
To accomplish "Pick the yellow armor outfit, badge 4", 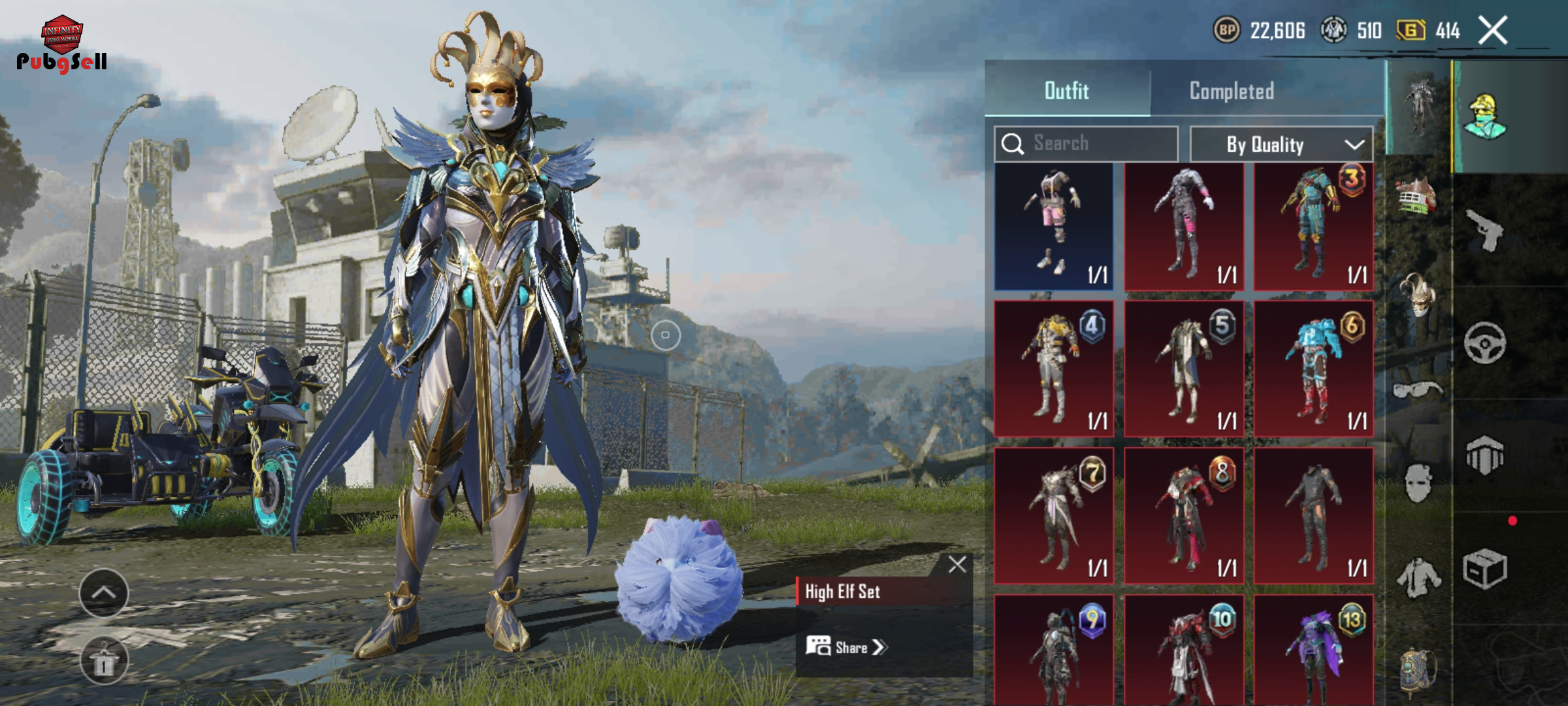I will pyautogui.click(x=1053, y=369).
